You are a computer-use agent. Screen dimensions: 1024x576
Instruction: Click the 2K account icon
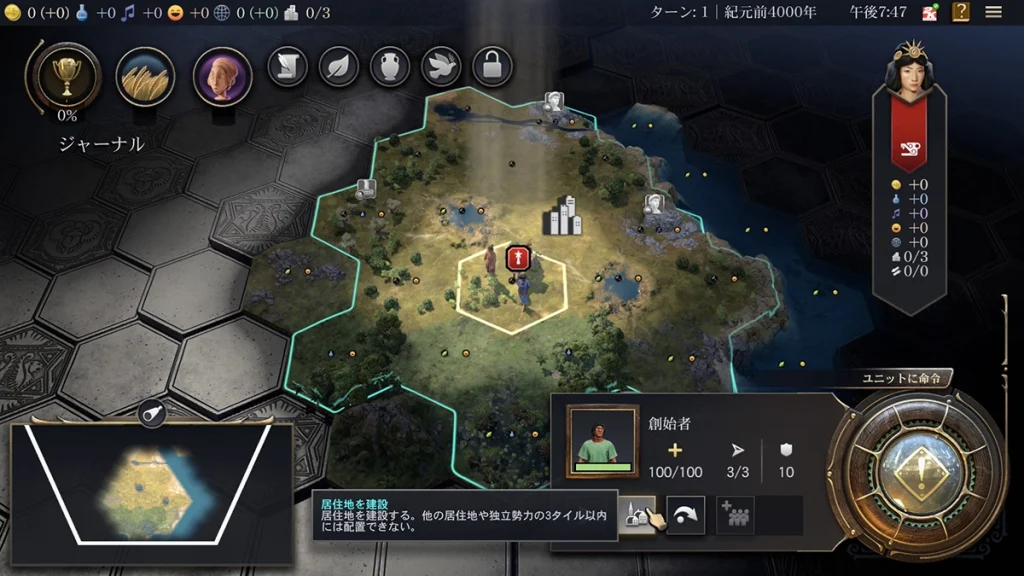(x=929, y=13)
